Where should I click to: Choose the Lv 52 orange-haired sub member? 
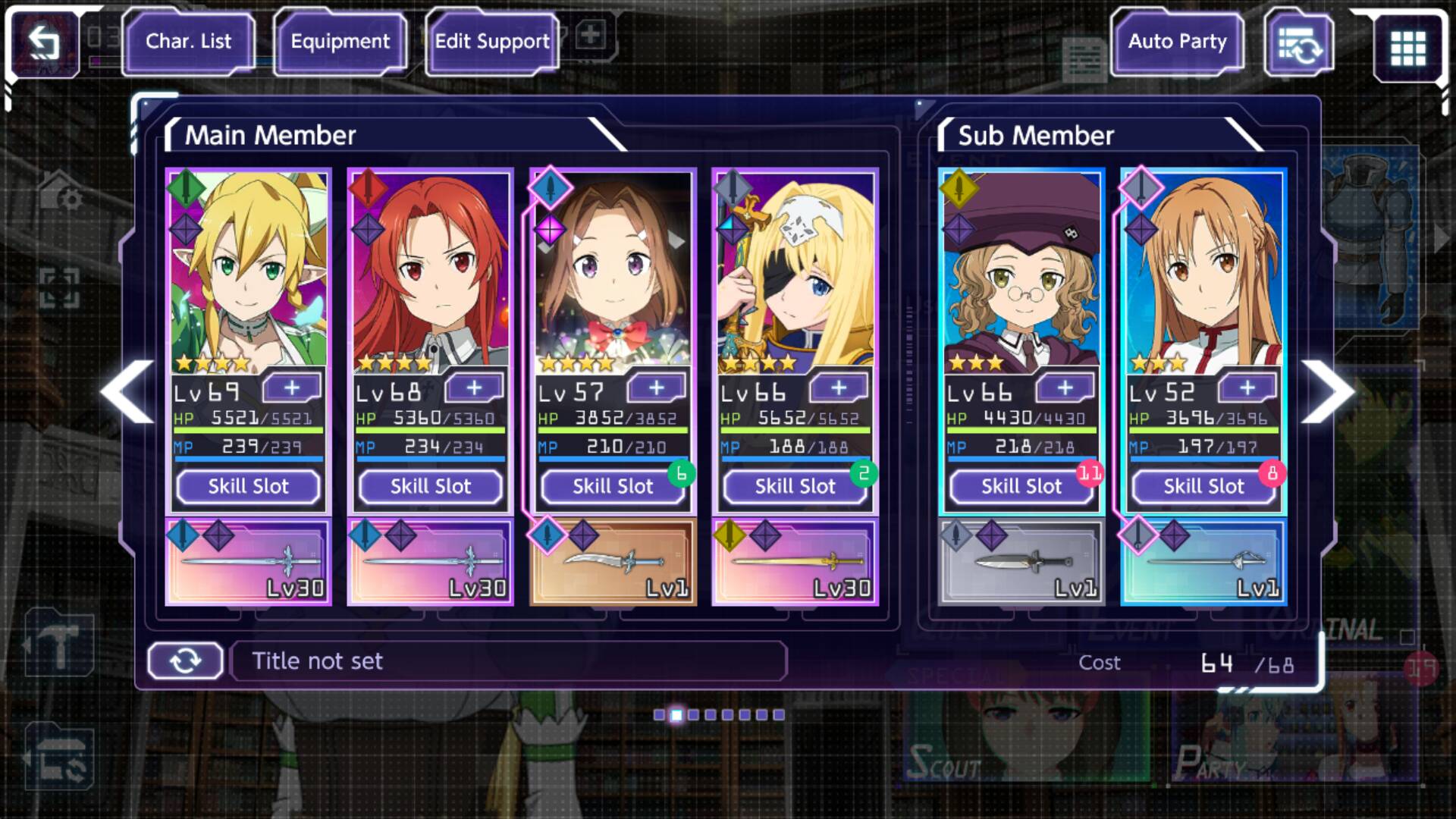pyautogui.click(x=1203, y=273)
